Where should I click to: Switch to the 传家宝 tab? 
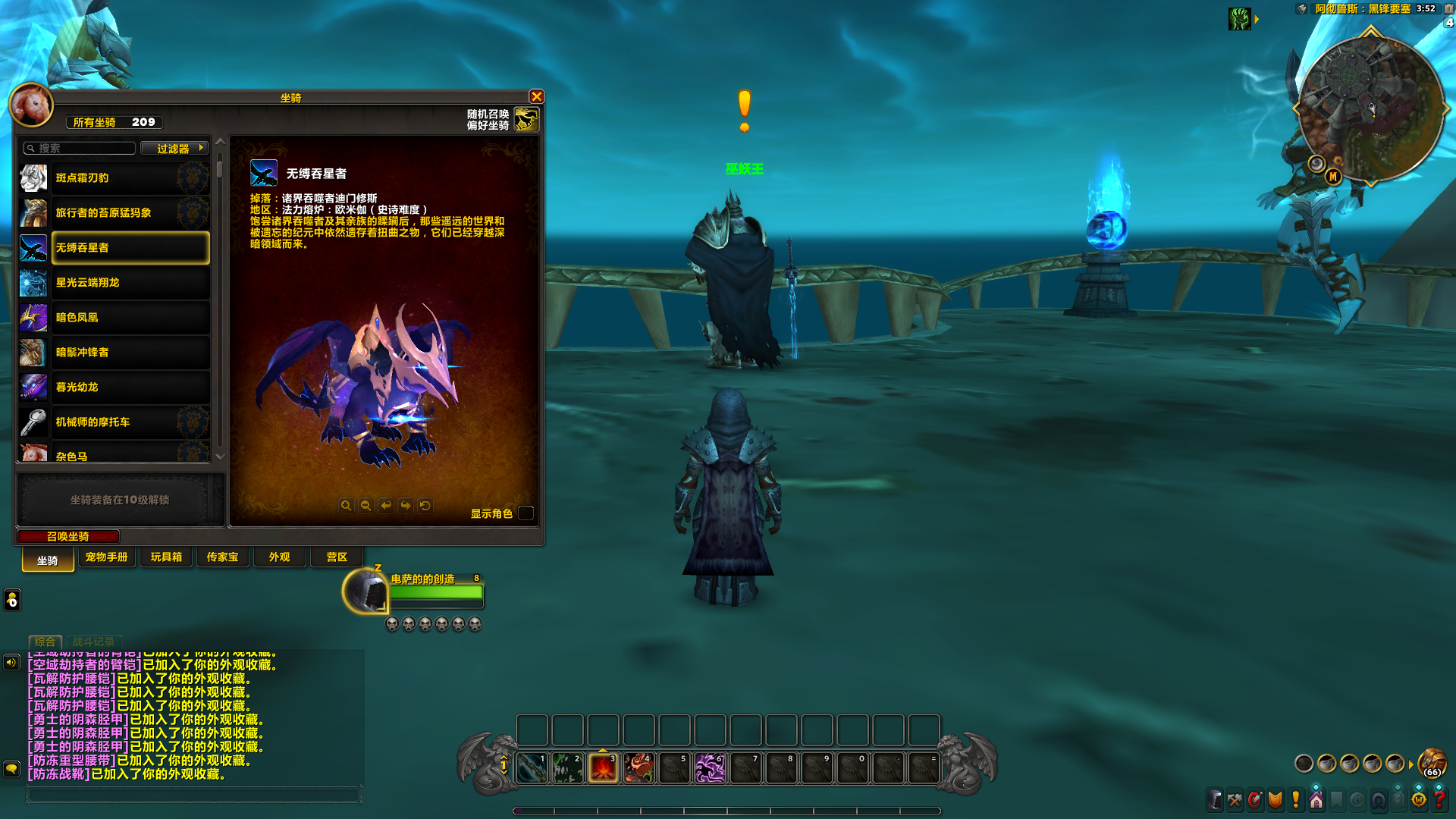[222, 557]
